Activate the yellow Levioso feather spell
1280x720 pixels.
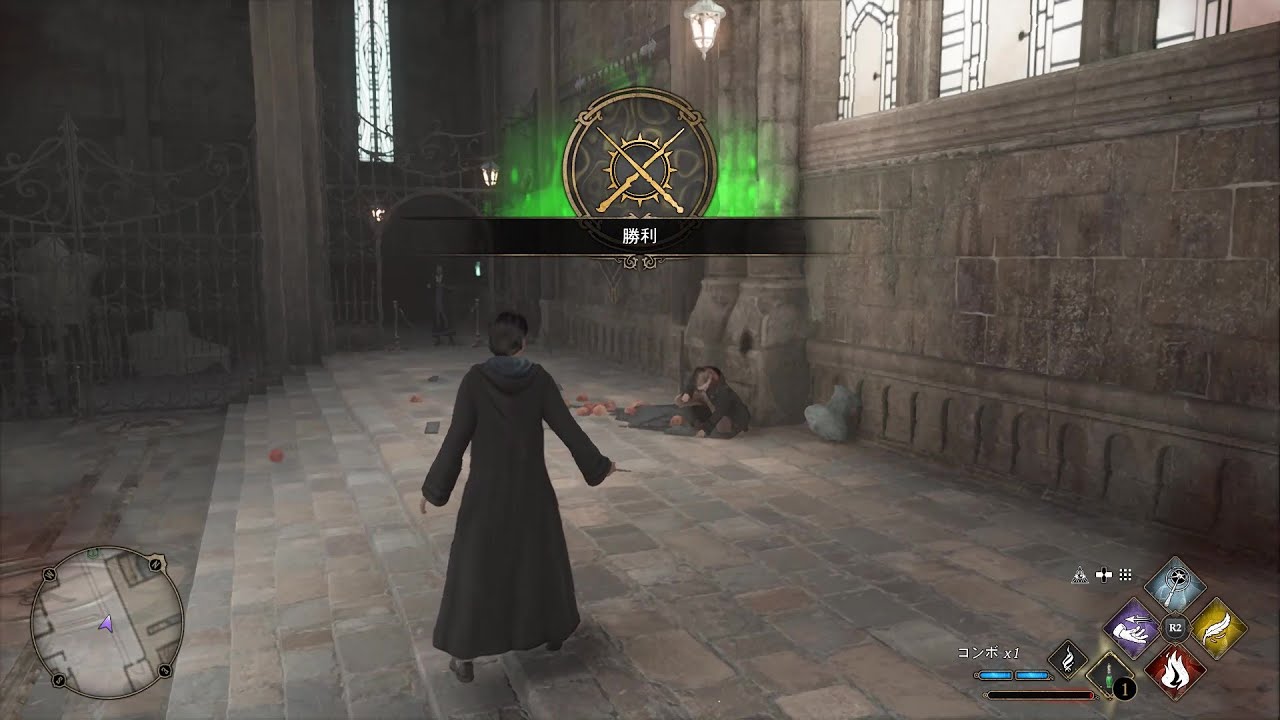1218,628
